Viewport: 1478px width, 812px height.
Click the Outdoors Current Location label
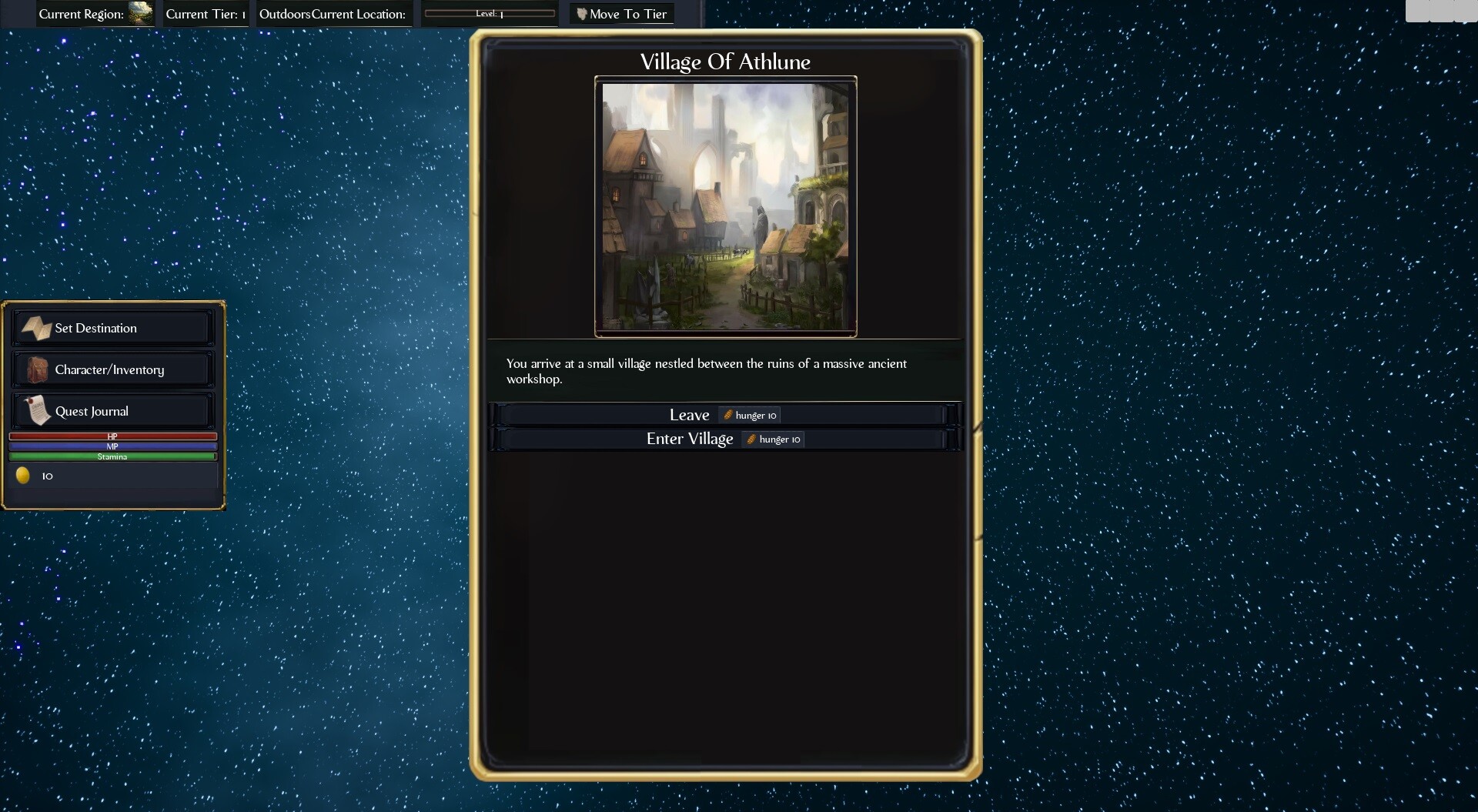[333, 13]
